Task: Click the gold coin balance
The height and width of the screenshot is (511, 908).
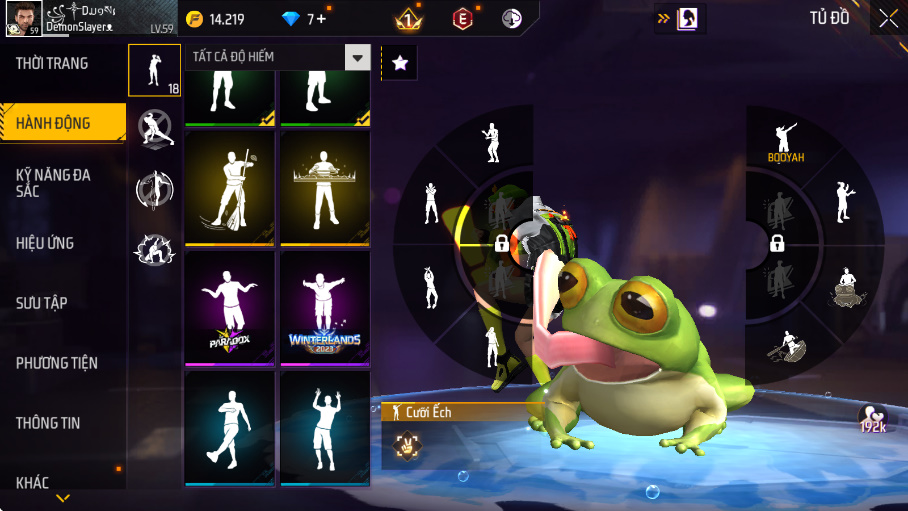Action: pos(216,19)
